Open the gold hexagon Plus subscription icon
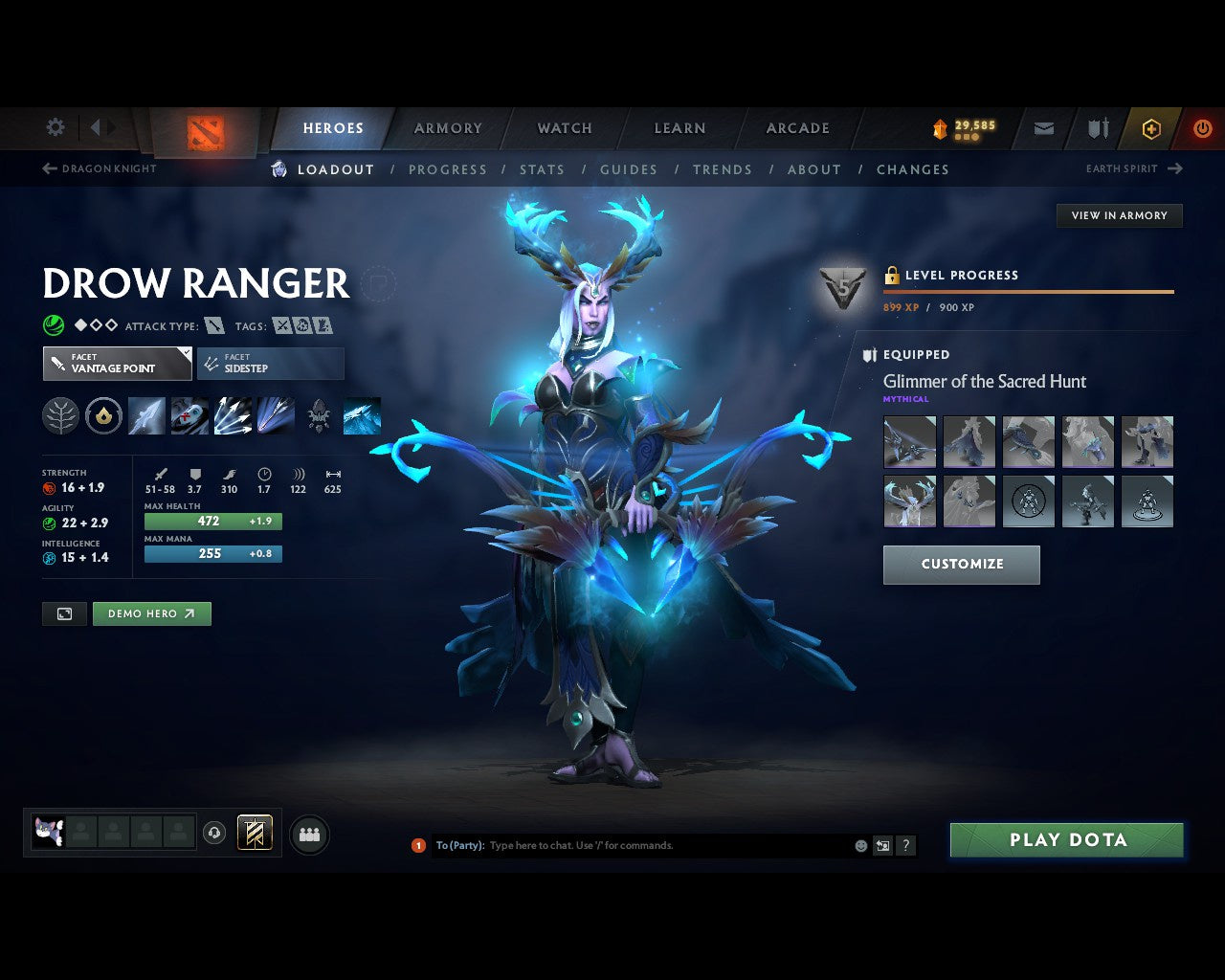 1151,127
